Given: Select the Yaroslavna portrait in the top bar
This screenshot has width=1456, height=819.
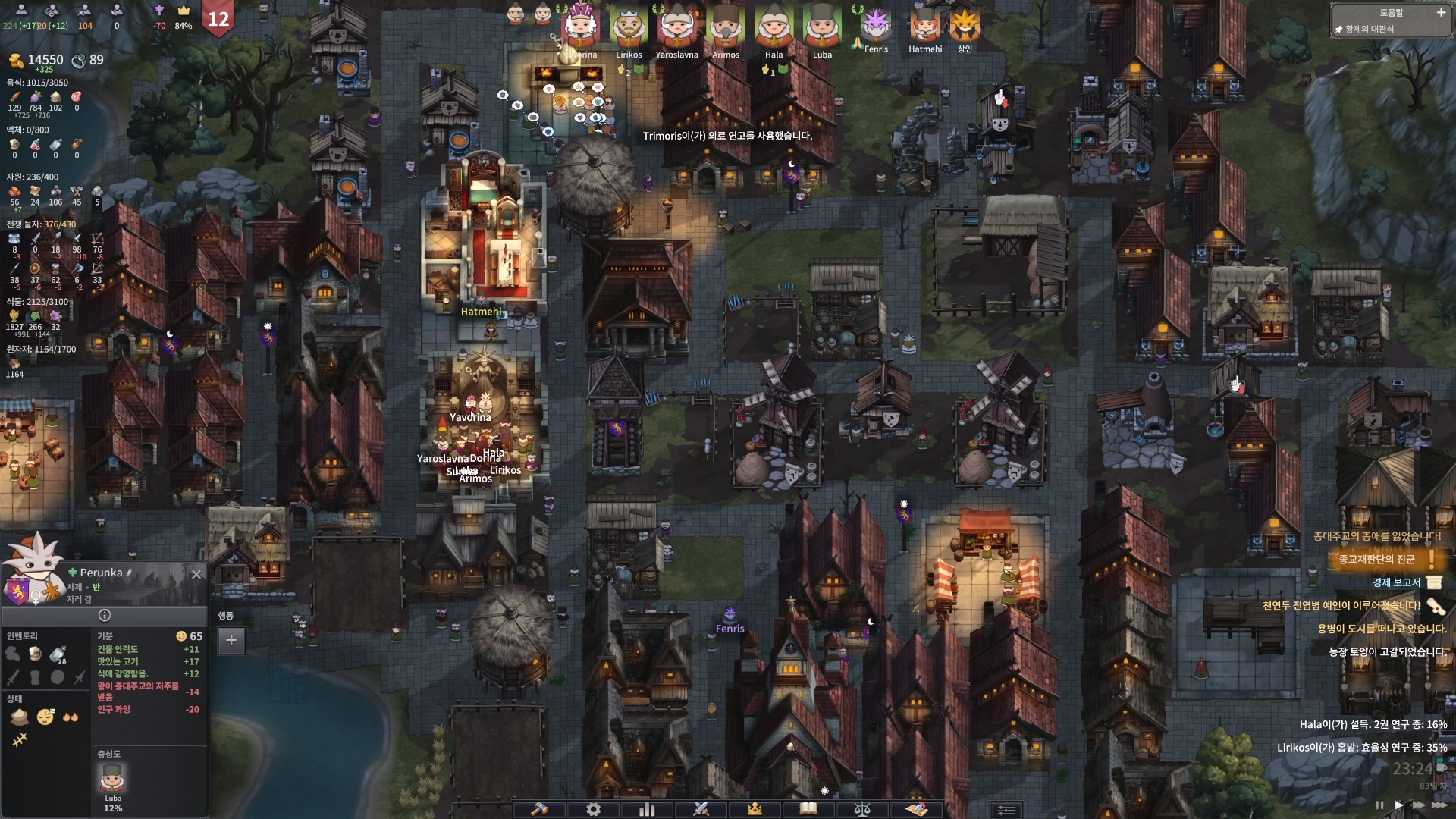Looking at the screenshot, I should (676, 29).
